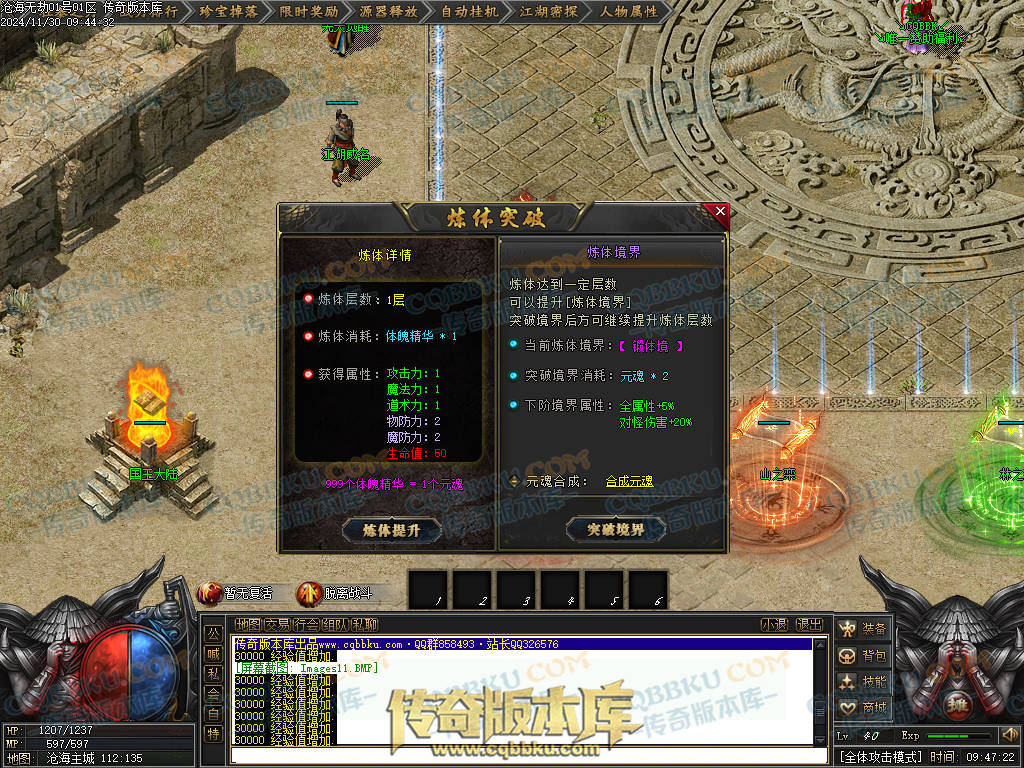The height and width of the screenshot is (768, 1024).
Task: Click the 突破境界 button
Action: pyautogui.click(x=615, y=529)
